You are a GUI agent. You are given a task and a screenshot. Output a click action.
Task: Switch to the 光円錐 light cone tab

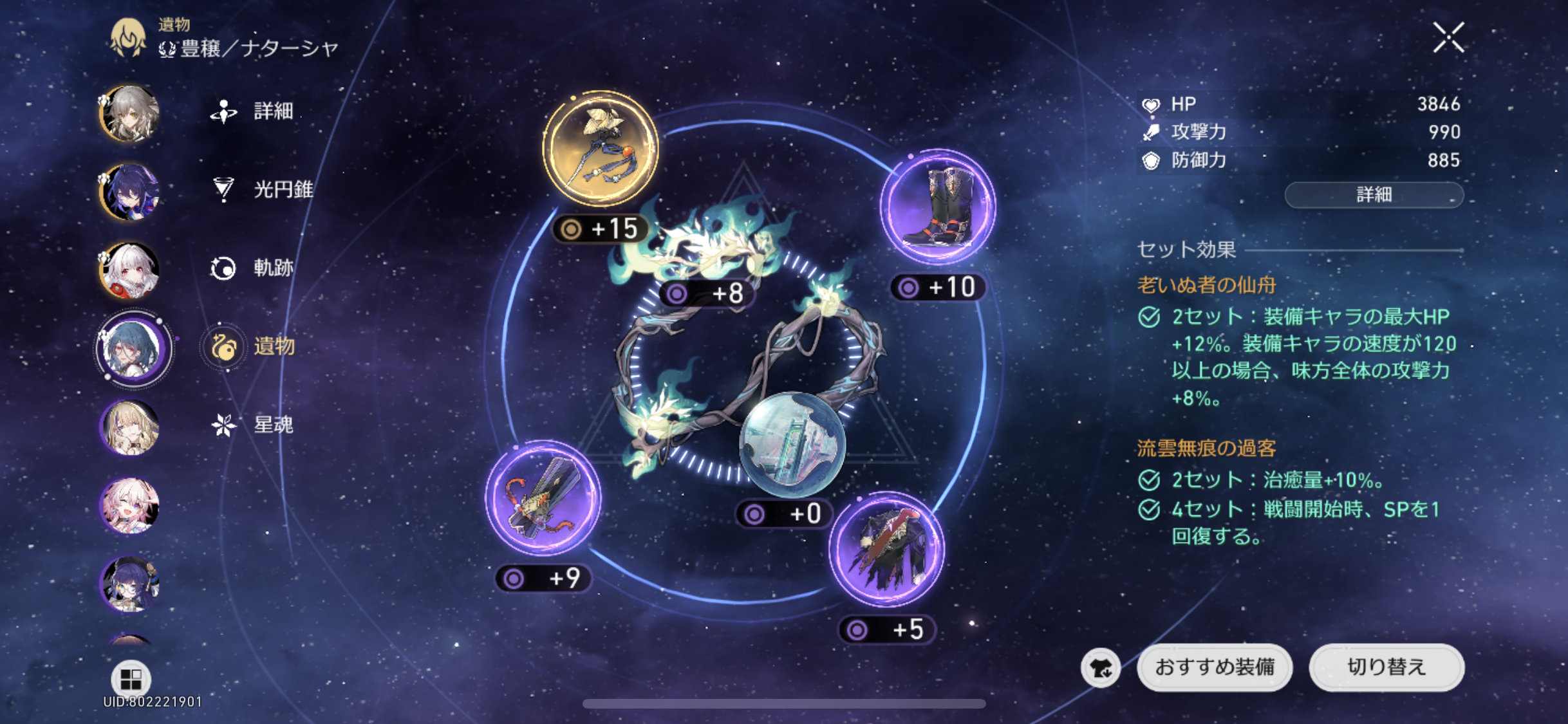pyautogui.click(x=263, y=189)
